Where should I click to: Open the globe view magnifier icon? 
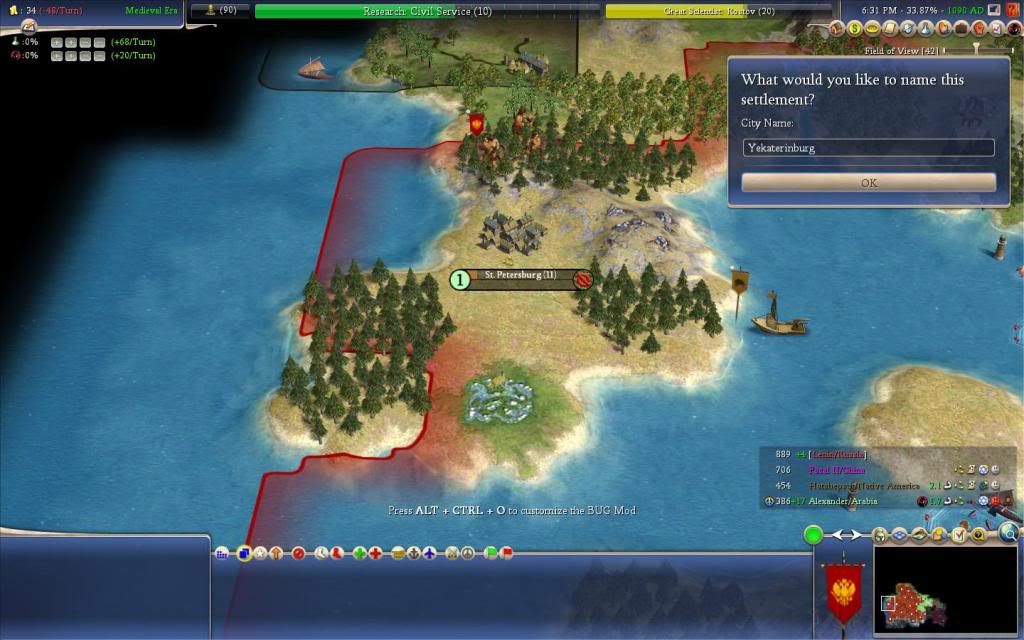click(1008, 534)
